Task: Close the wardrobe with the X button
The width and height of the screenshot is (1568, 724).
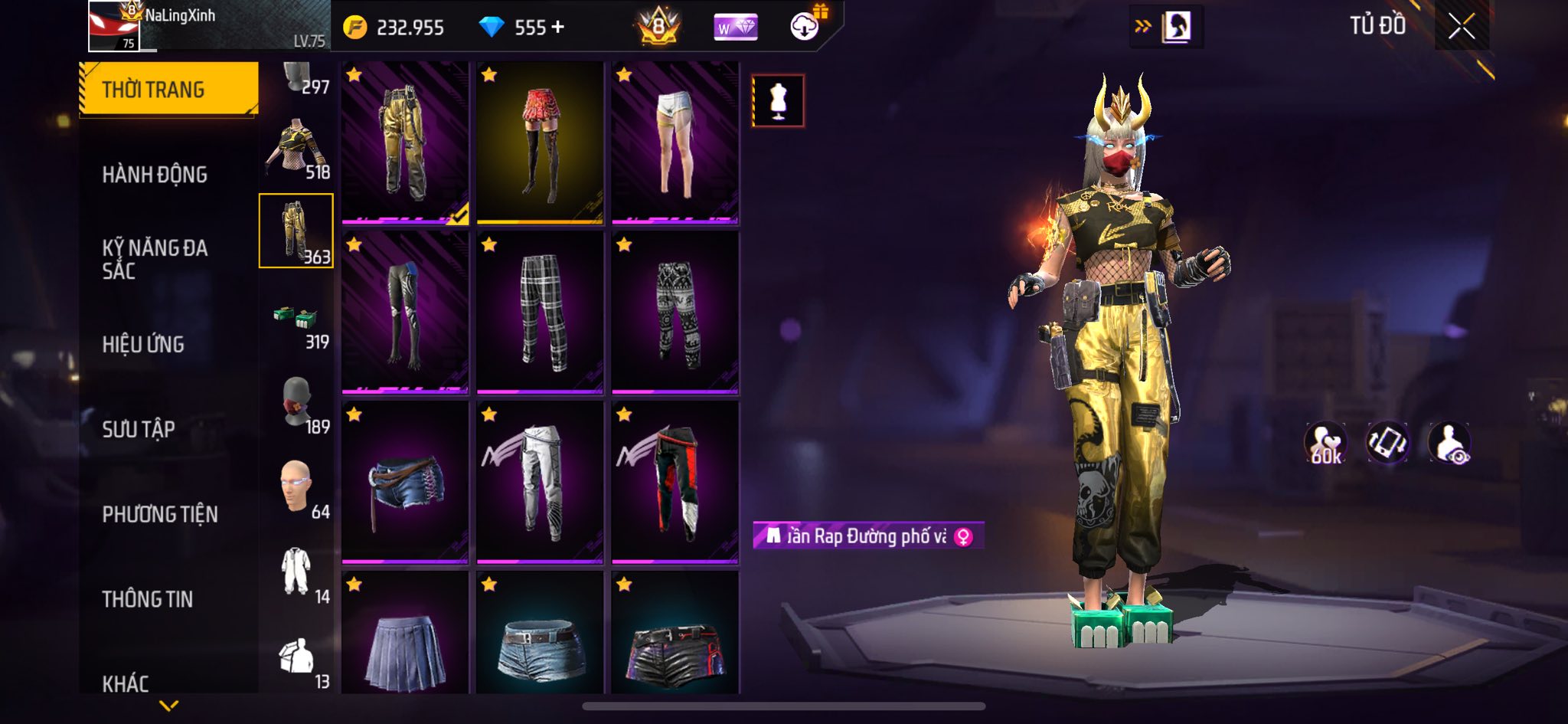Action: tap(1461, 27)
